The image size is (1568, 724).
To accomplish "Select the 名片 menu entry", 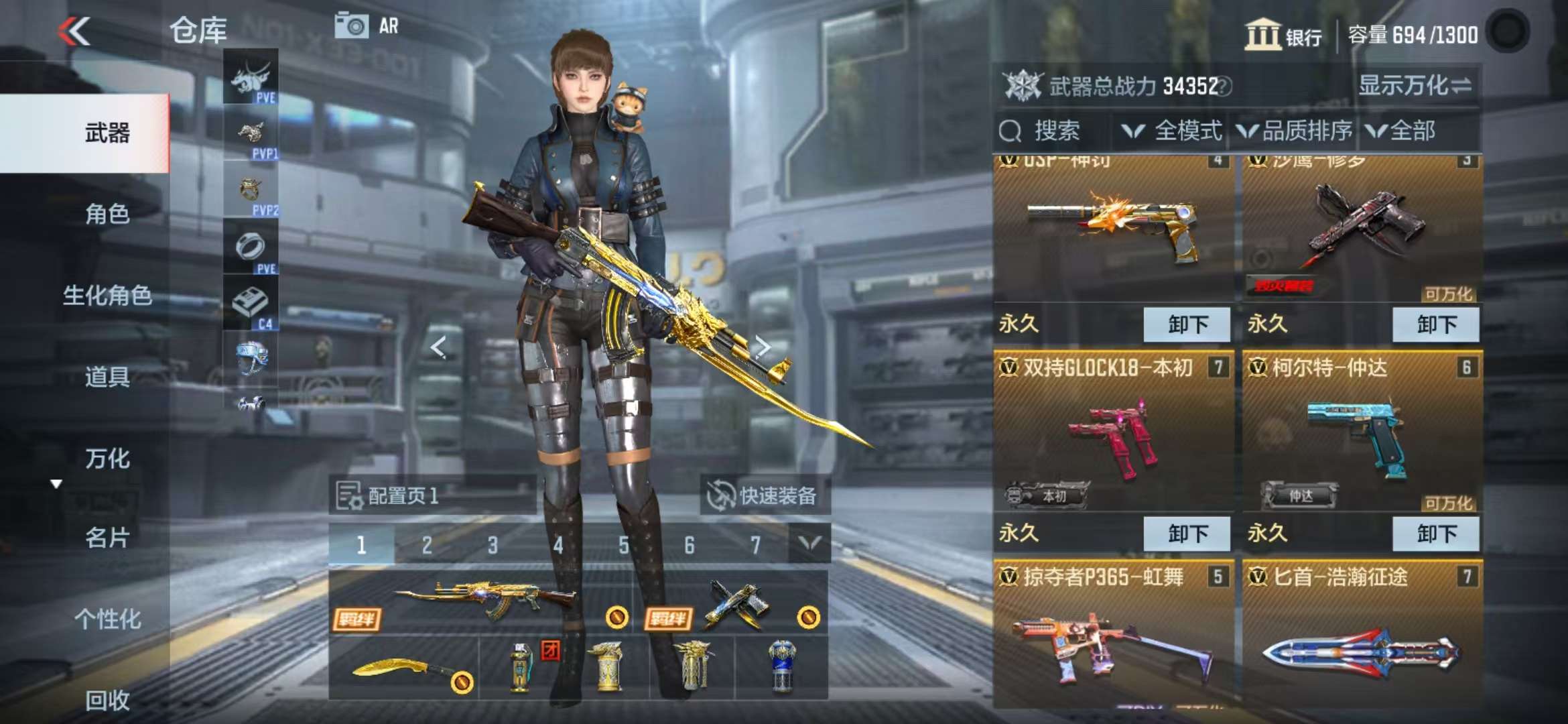I will pos(107,538).
